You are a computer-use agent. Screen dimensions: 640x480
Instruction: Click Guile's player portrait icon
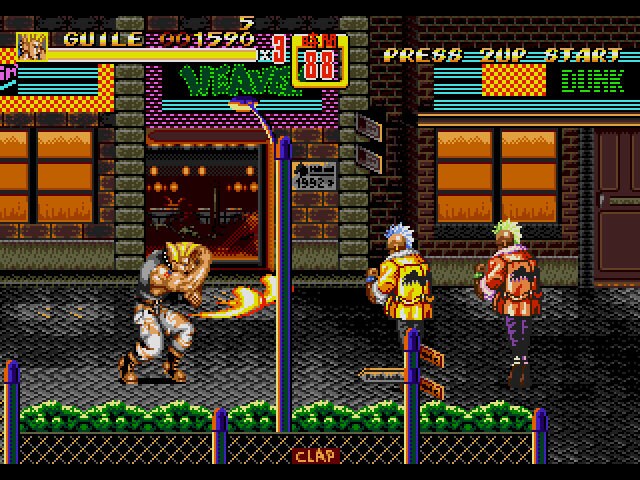(x=32, y=46)
